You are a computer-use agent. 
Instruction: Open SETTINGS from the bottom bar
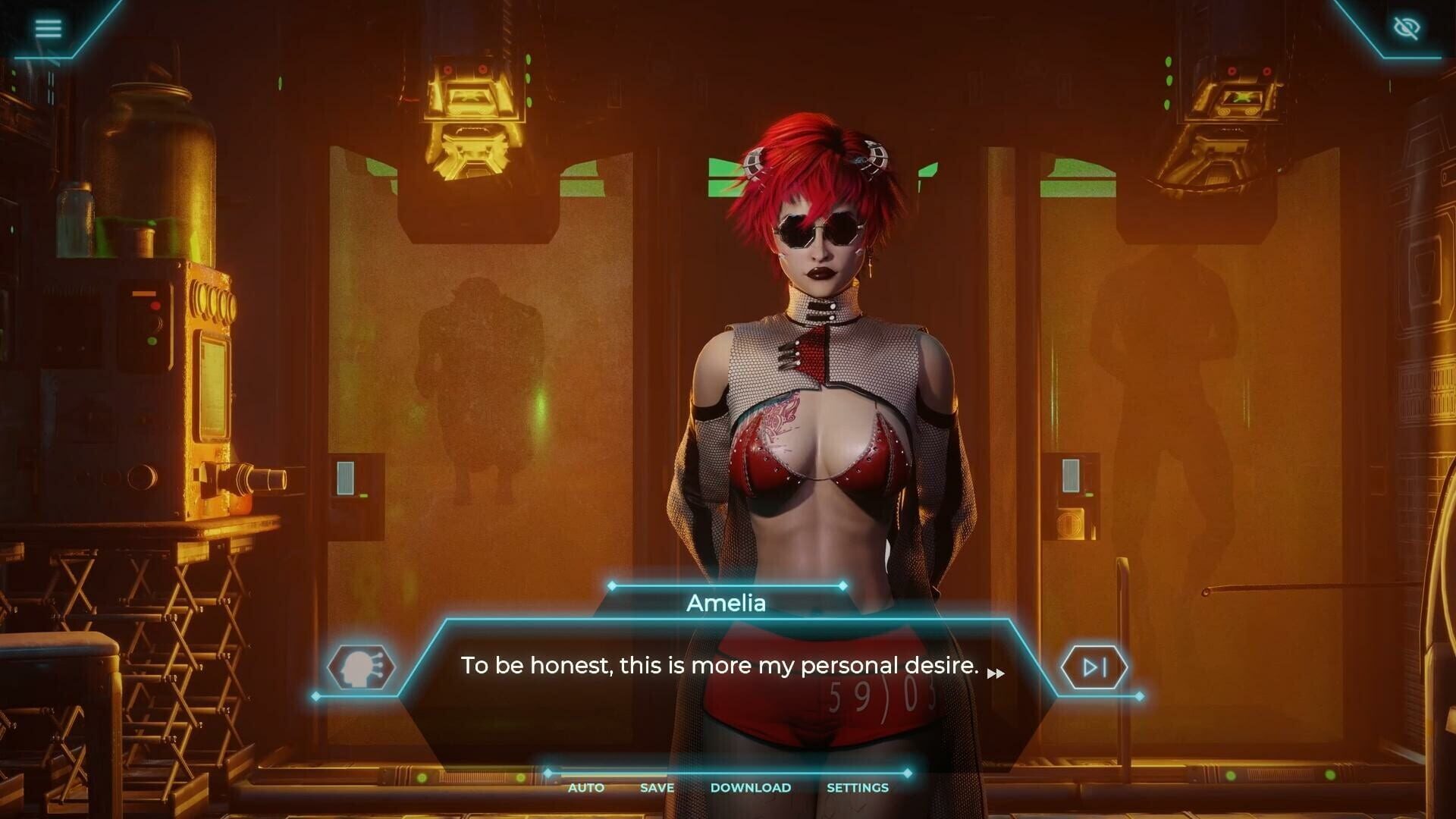tap(857, 788)
